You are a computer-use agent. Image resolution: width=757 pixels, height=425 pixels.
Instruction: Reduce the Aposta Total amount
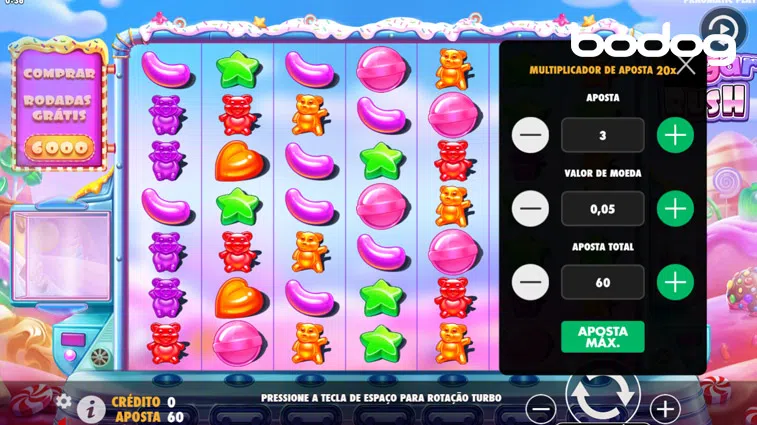coord(530,282)
